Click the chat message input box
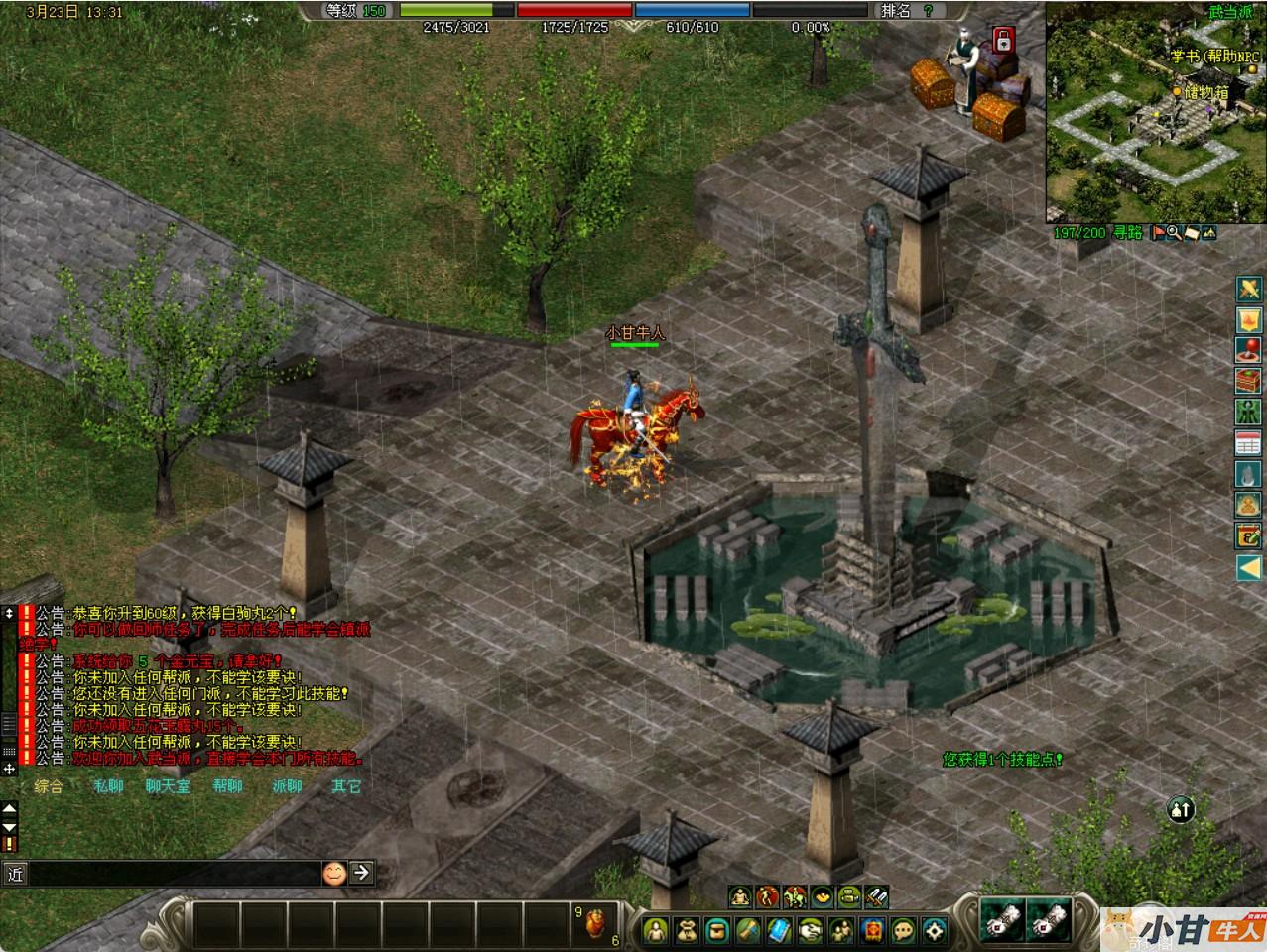The image size is (1267, 952). (174, 873)
